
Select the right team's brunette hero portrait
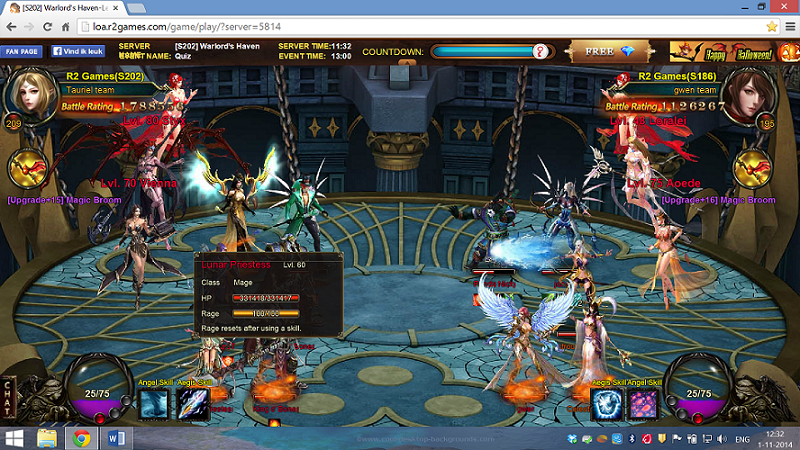(x=770, y=96)
